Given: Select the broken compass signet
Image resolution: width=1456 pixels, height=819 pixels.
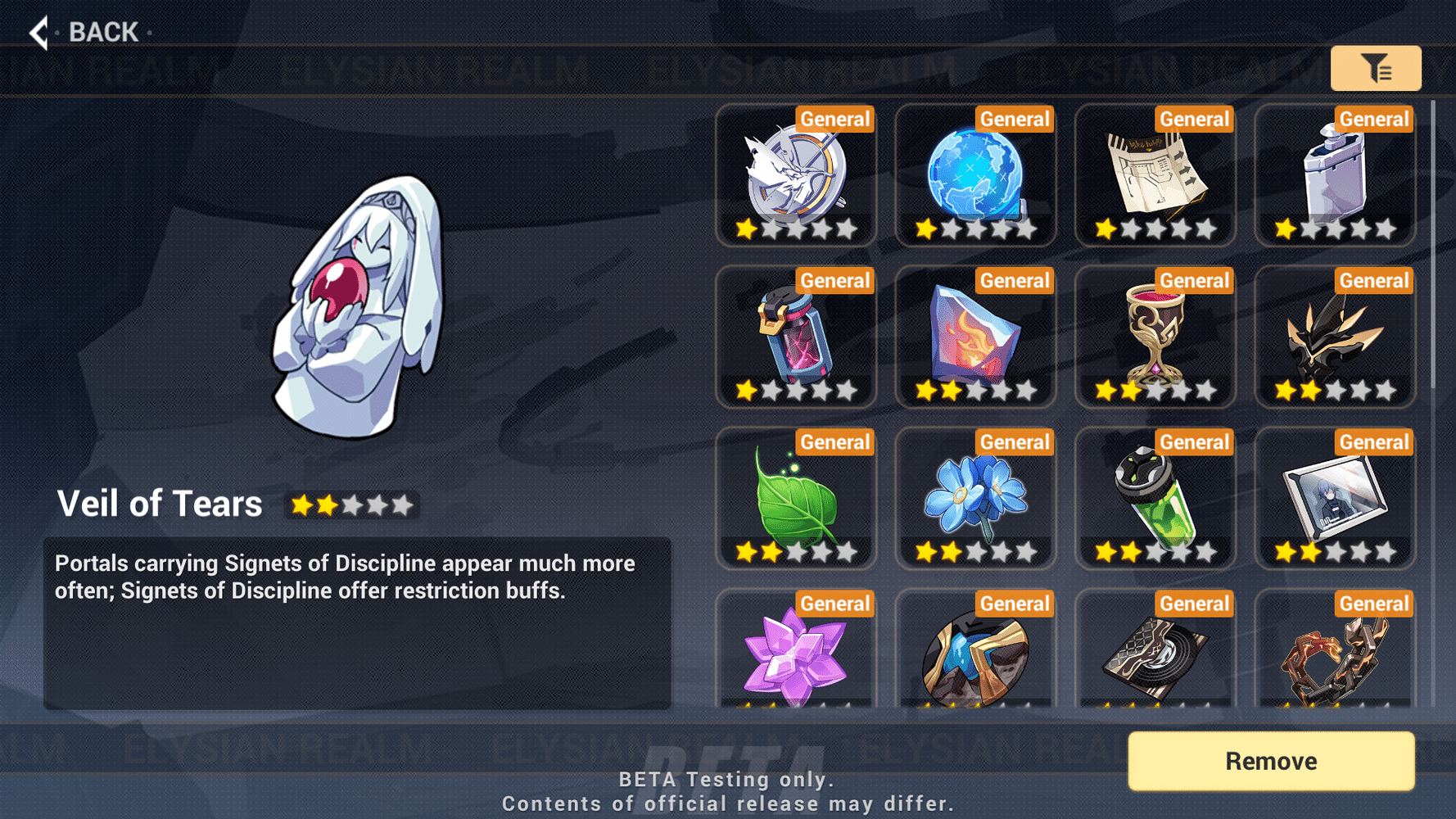Looking at the screenshot, I should [796, 174].
